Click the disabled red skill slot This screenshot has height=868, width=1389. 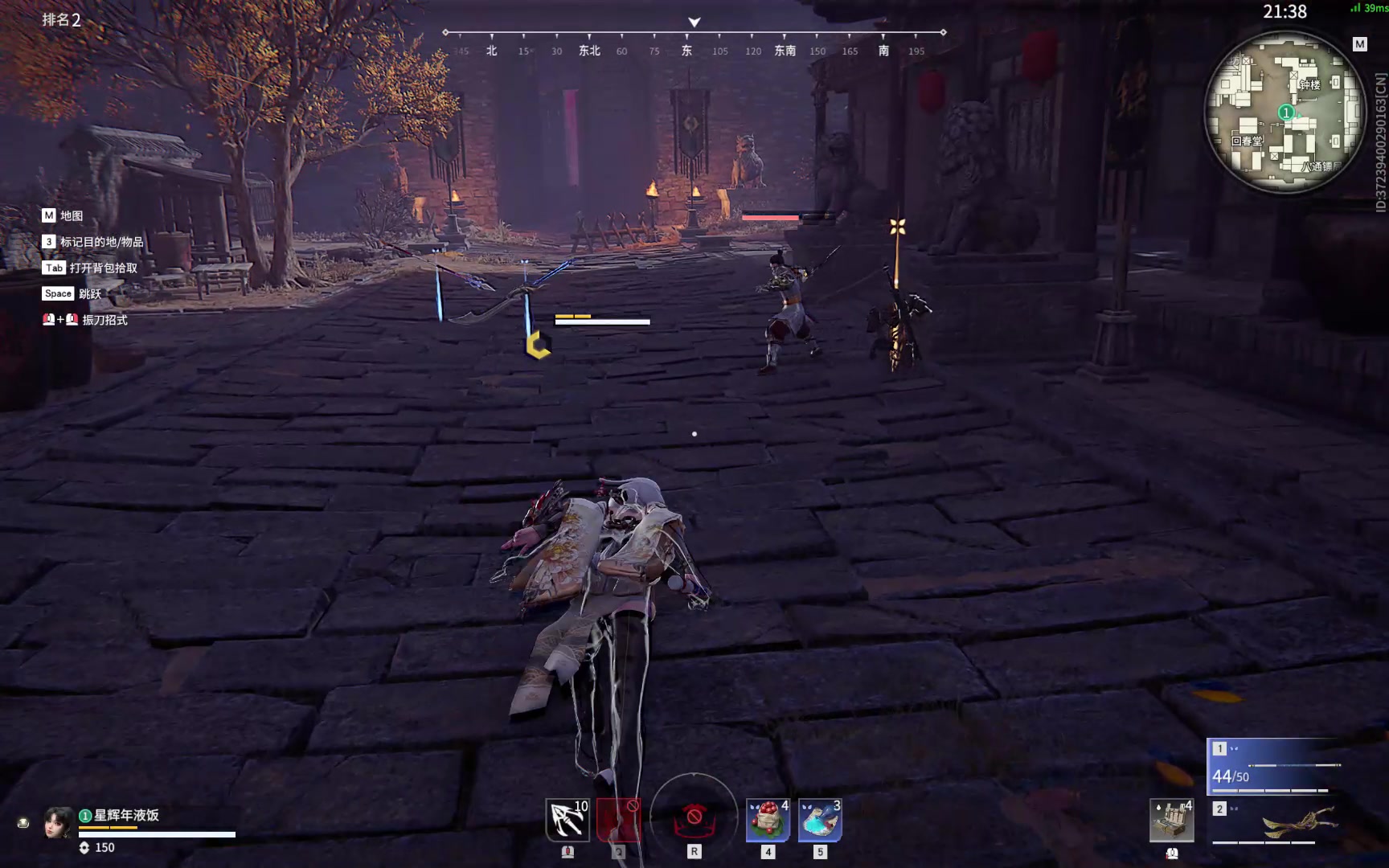pyautogui.click(x=618, y=820)
